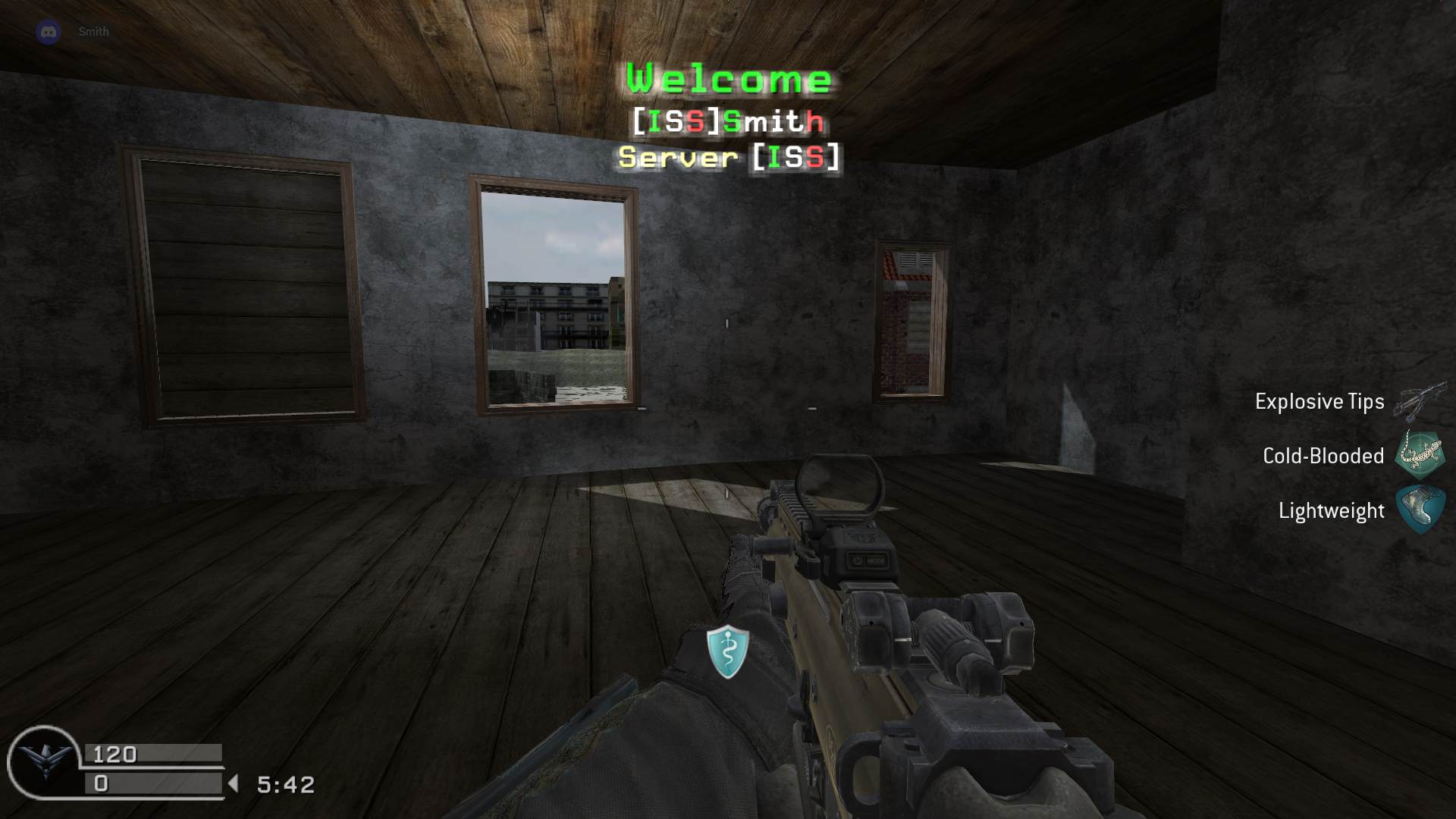The height and width of the screenshot is (819, 1456).
Task: Click the Explosive Tips crossbow icon
Action: coord(1419,402)
